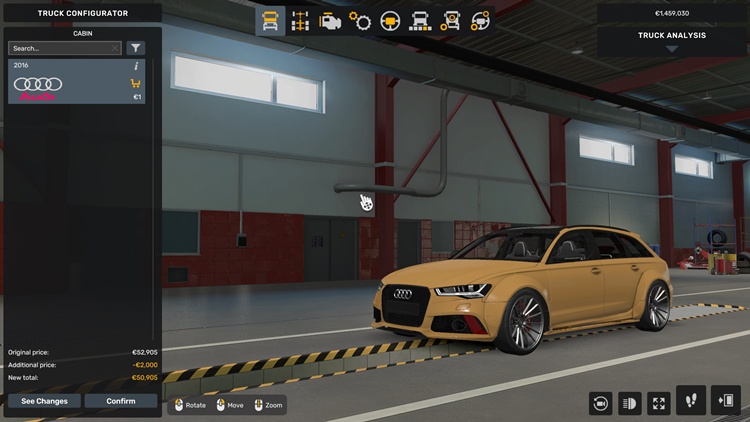
Task: Click into the Search field
Action: (60, 48)
